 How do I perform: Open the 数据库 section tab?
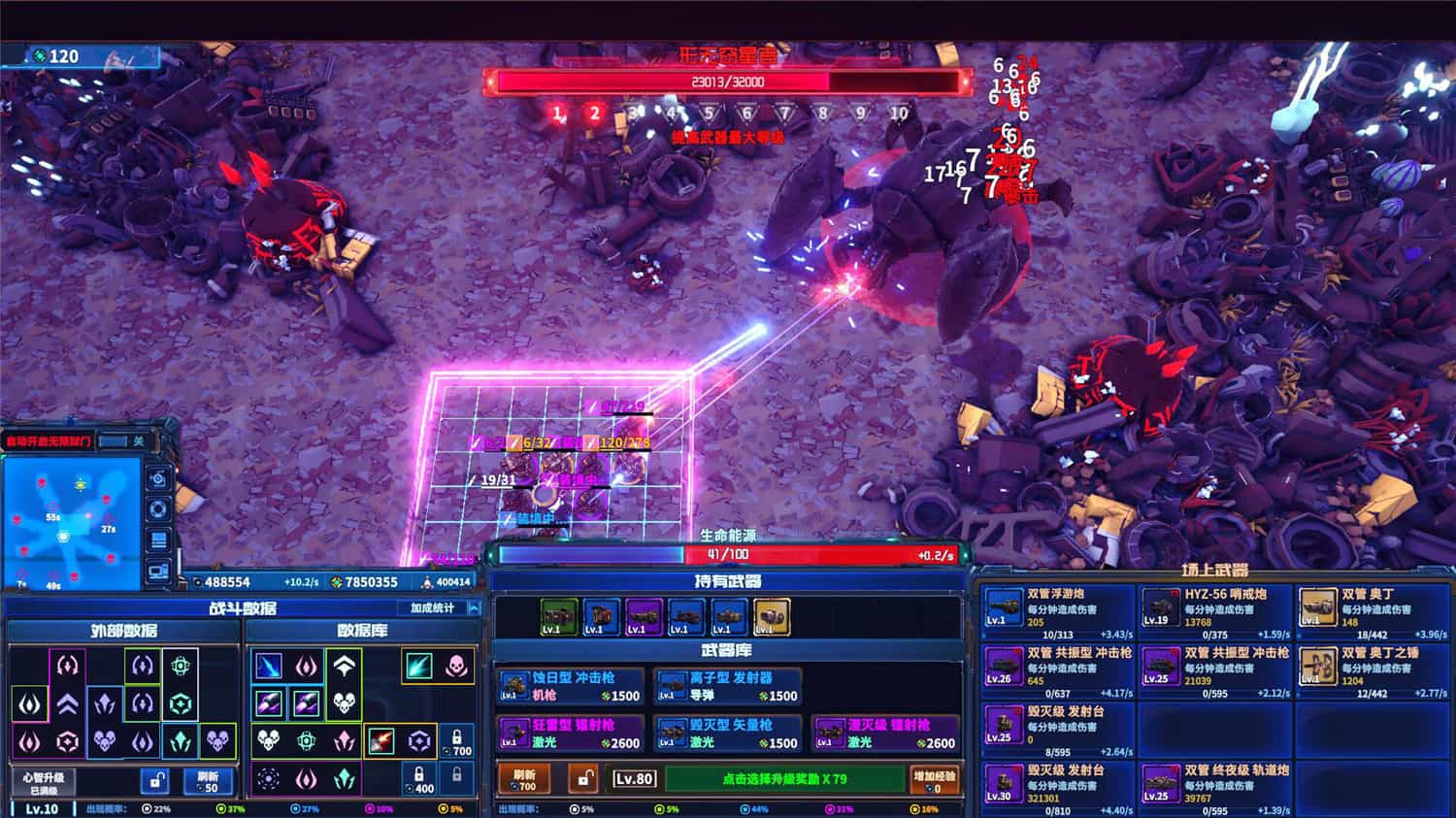(361, 631)
